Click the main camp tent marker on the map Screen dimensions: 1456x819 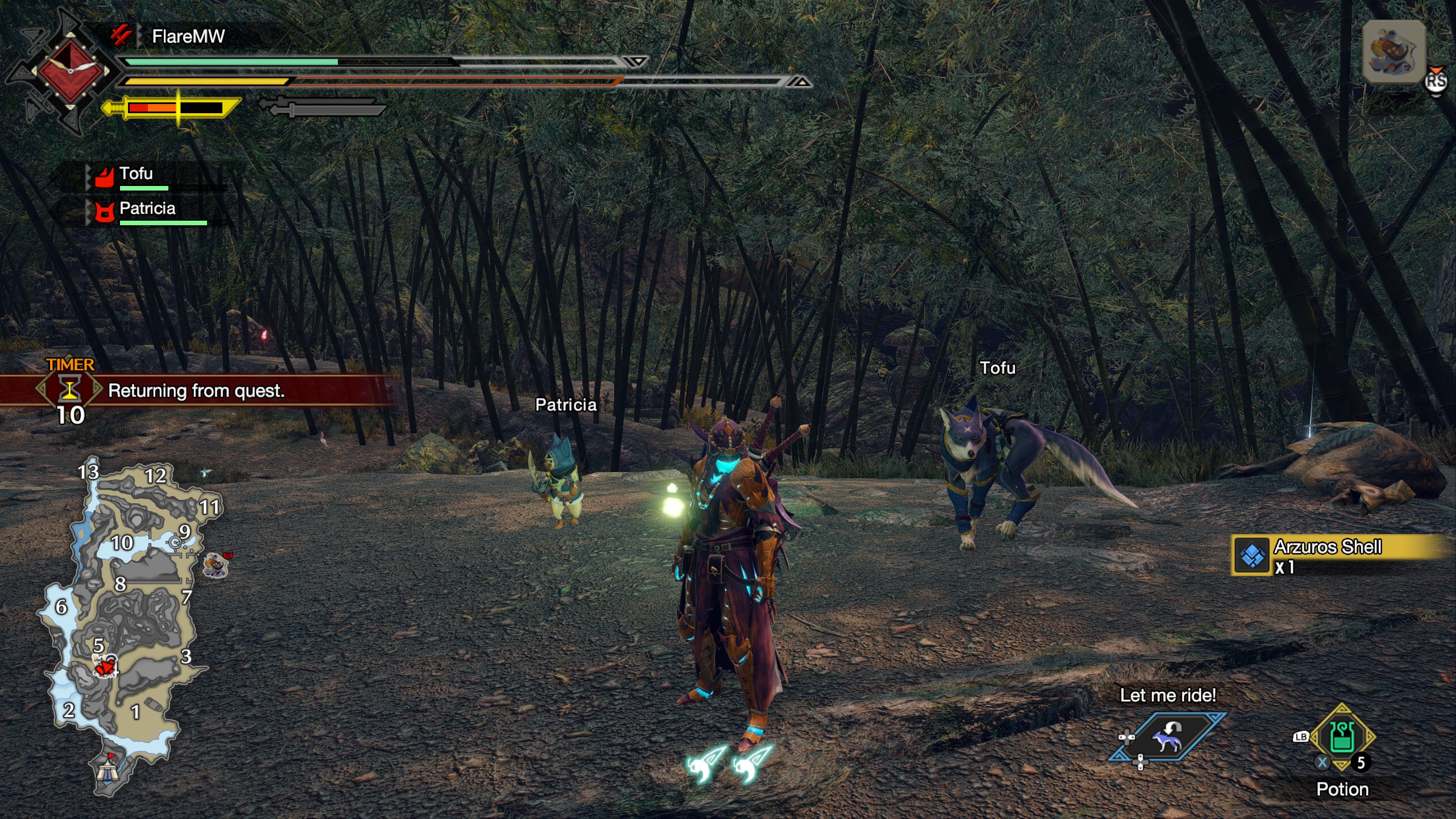pyautogui.click(x=107, y=770)
